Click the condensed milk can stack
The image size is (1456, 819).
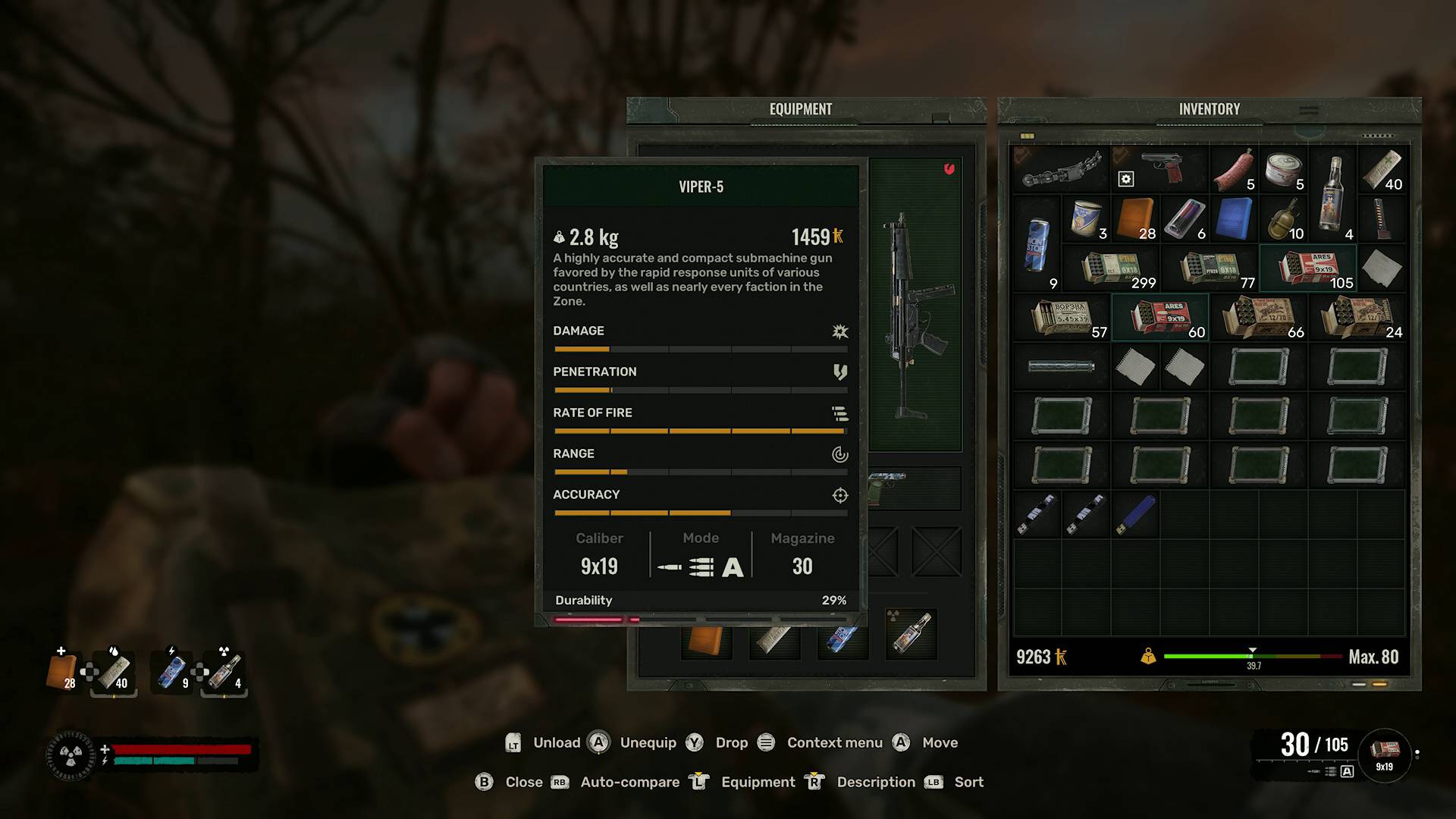[x=1086, y=219]
